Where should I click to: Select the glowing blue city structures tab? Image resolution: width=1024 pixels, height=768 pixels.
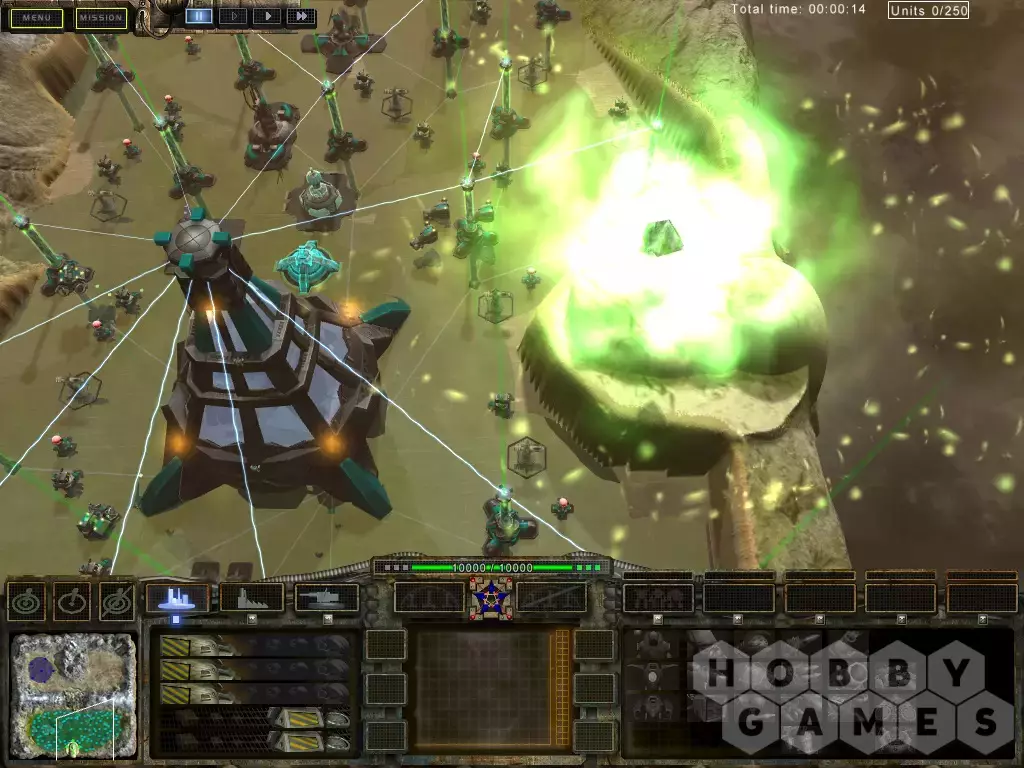(x=177, y=598)
